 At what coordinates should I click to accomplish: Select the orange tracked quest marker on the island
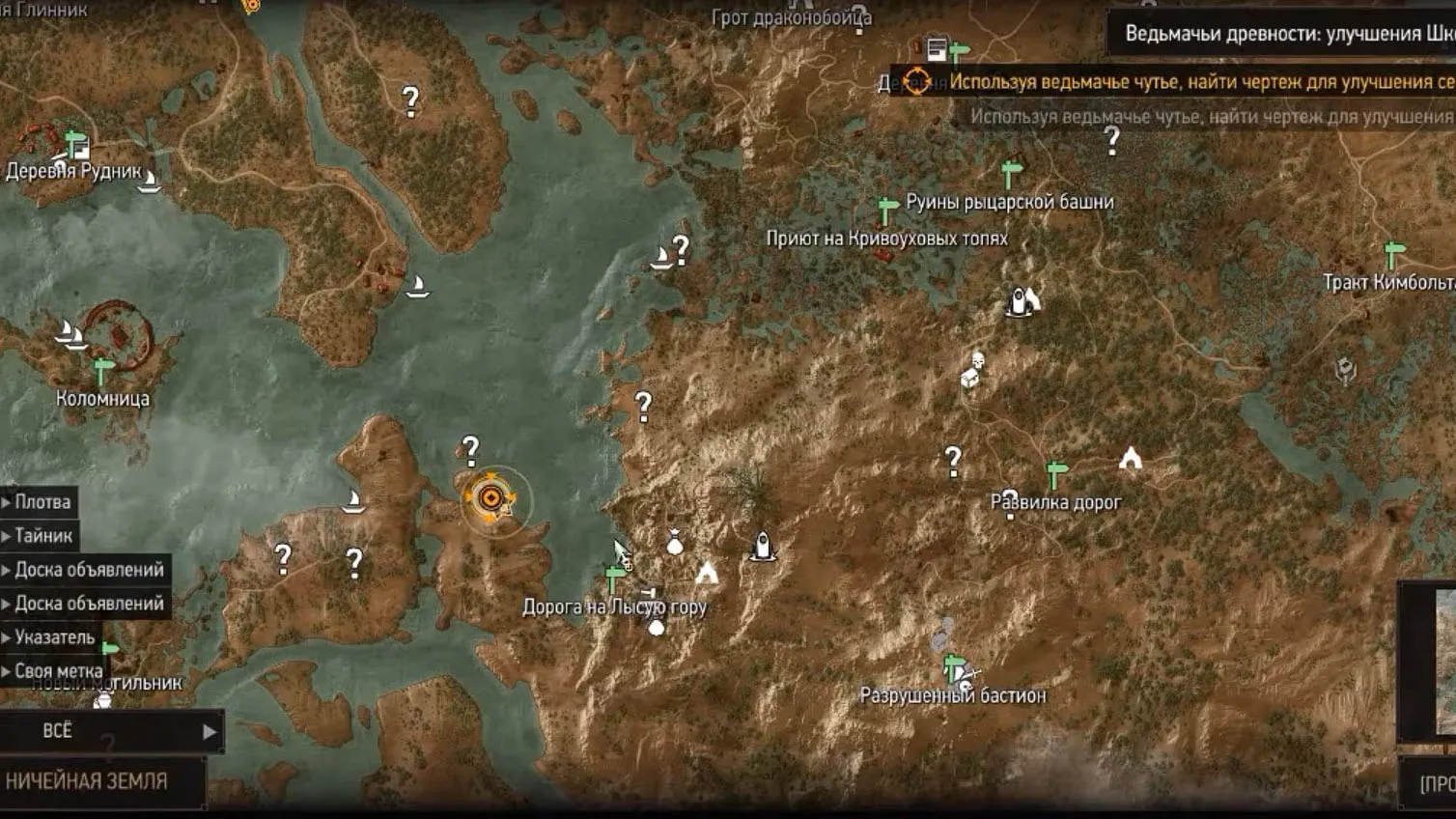pos(490,498)
